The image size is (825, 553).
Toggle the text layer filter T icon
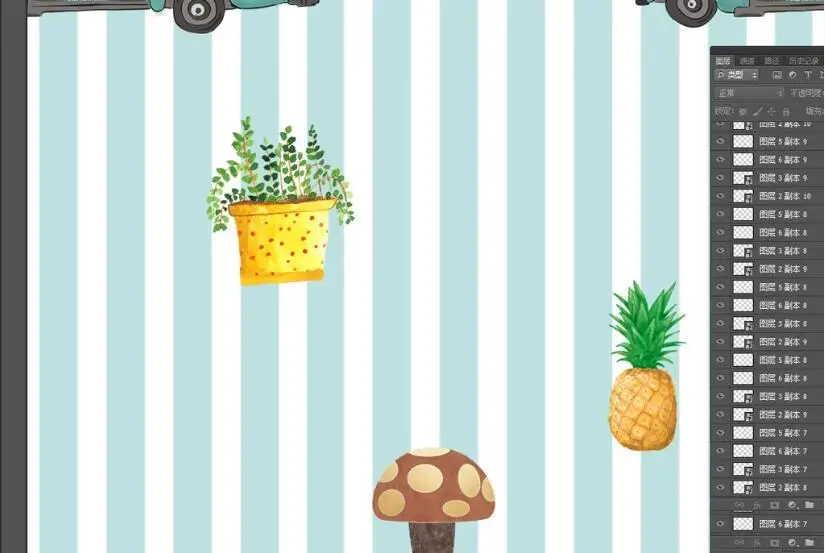point(808,75)
